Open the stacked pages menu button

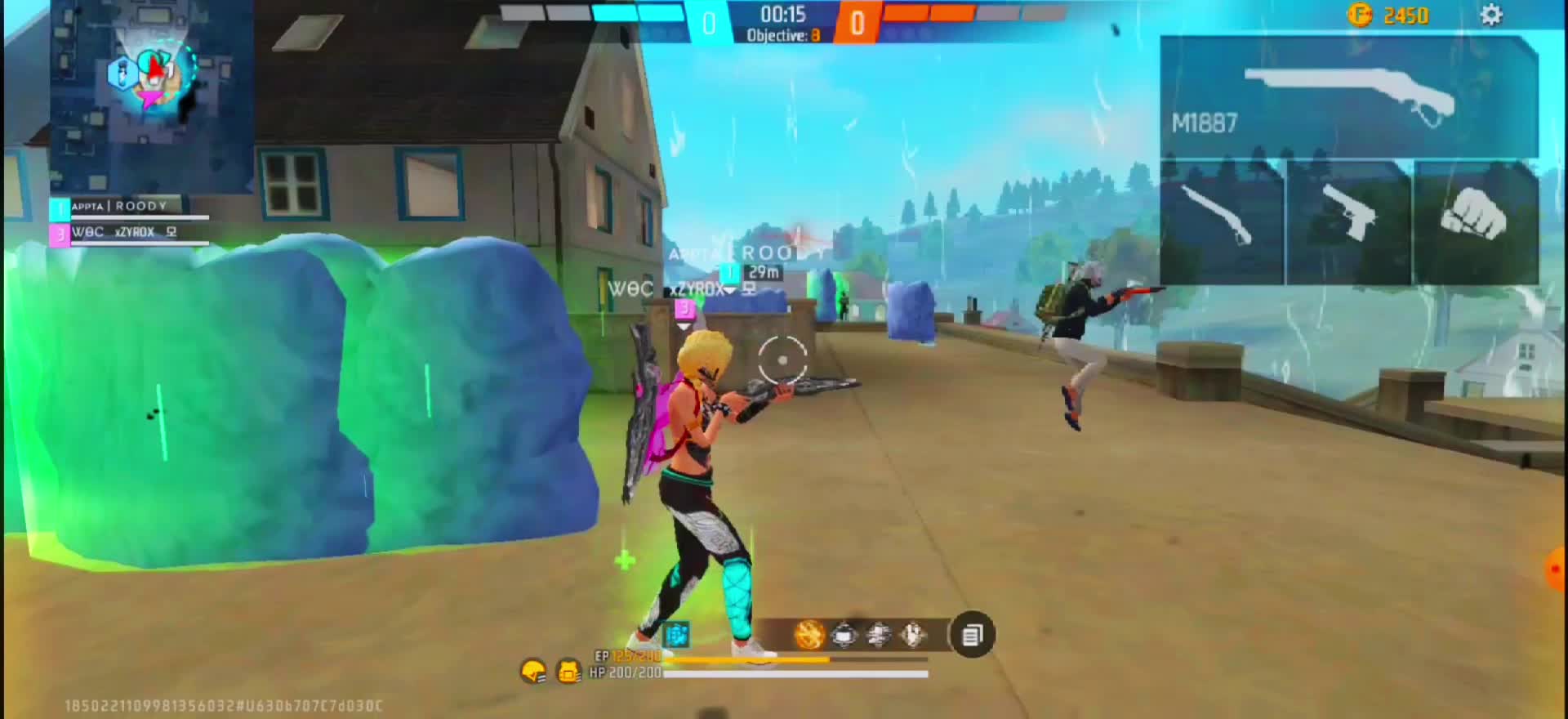click(972, 635)
